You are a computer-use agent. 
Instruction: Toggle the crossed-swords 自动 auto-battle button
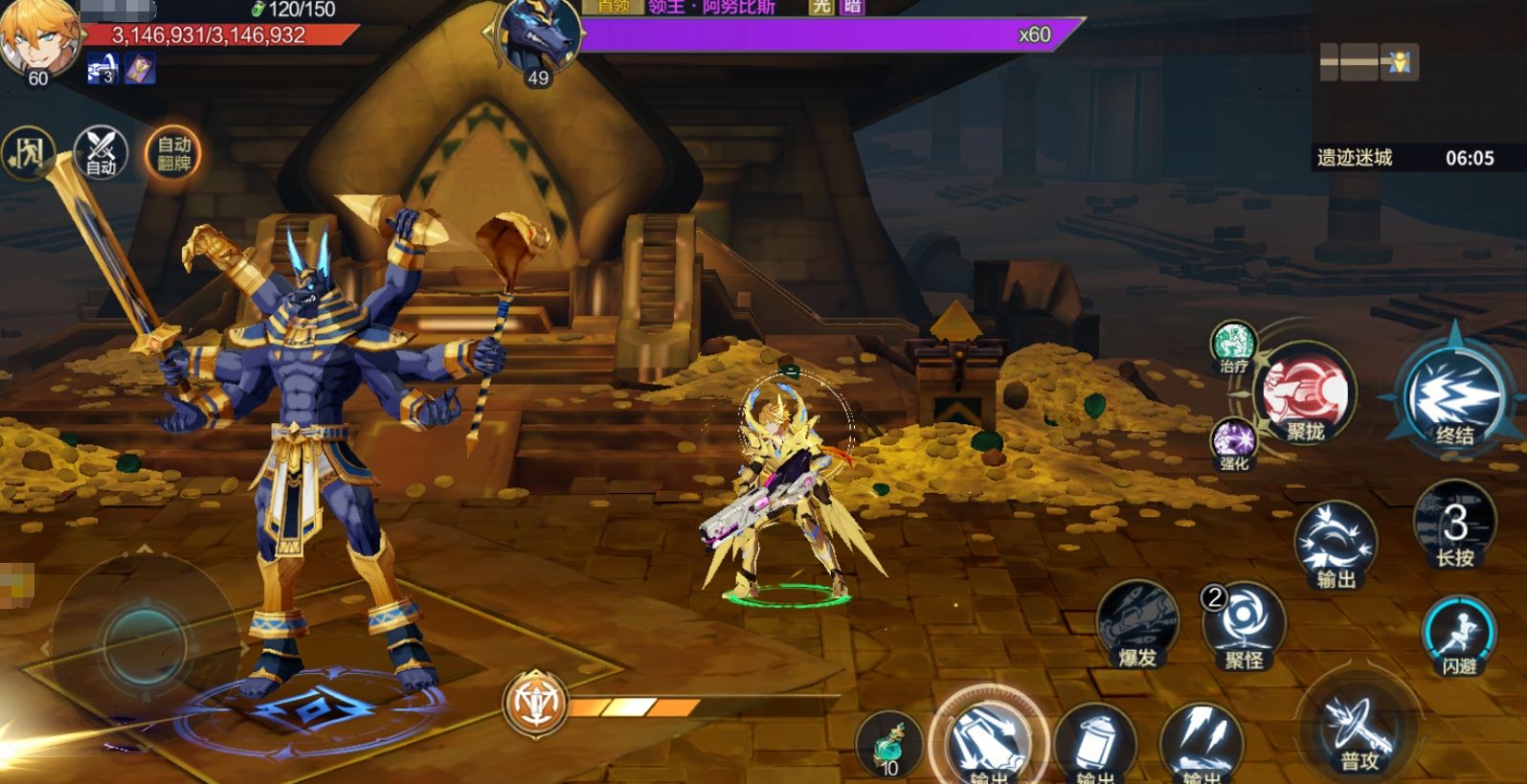[101, 152]
